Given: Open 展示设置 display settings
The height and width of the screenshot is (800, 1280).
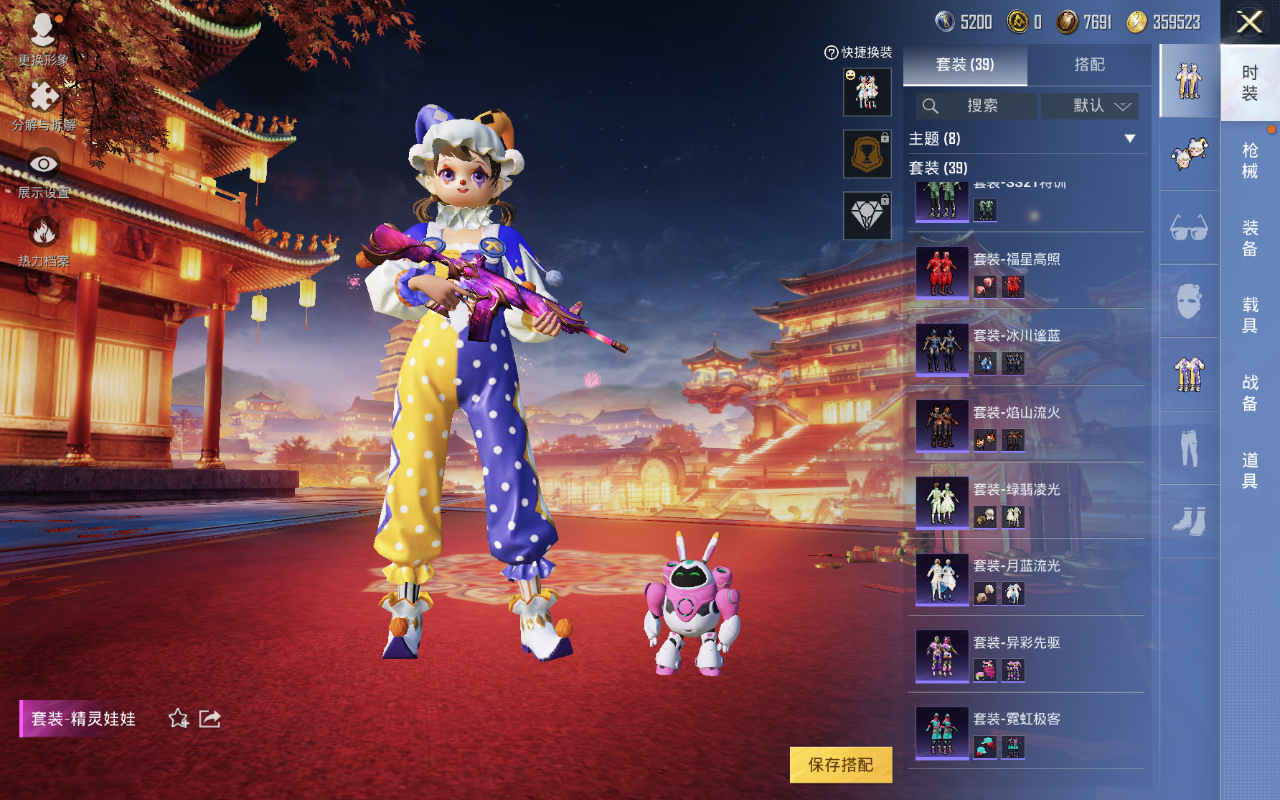Looking at the screenshot, I should tap(44, 172).
